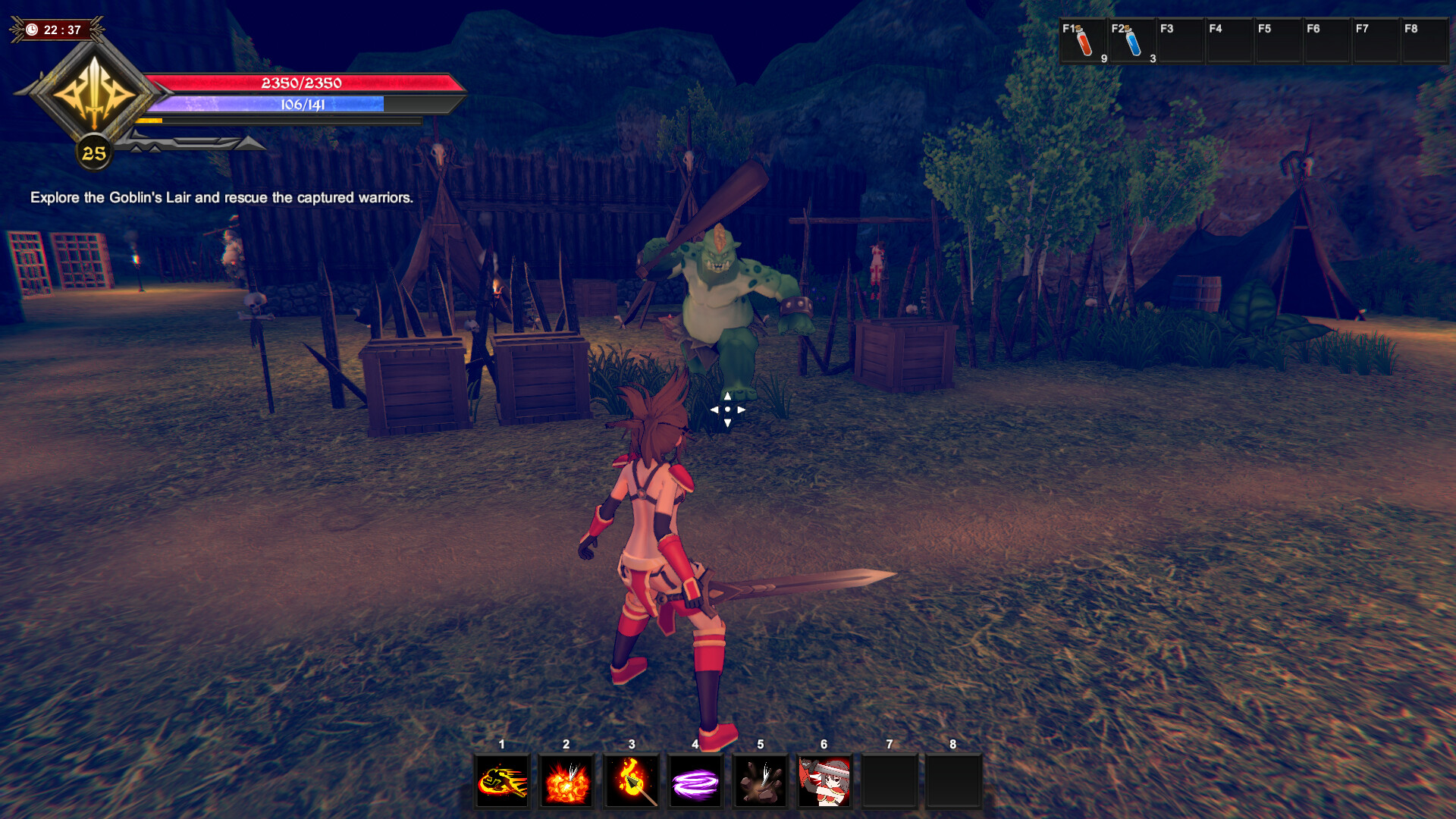The width and height of the screenshot is (1456, 819).
Task: Click the Goblin's Lair quest objective text
Action: click(221, 199)
